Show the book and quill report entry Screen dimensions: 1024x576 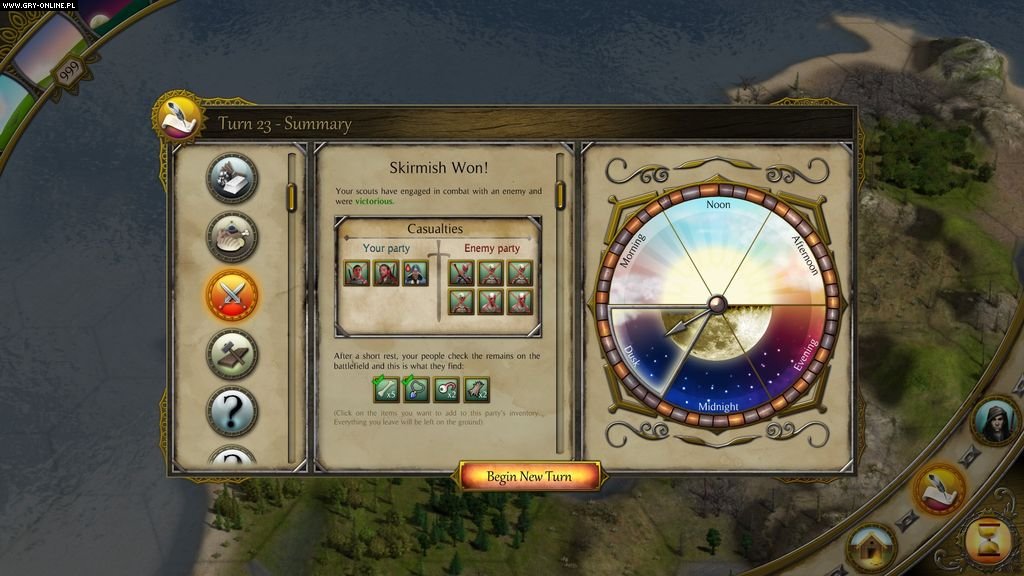(232, 178)
